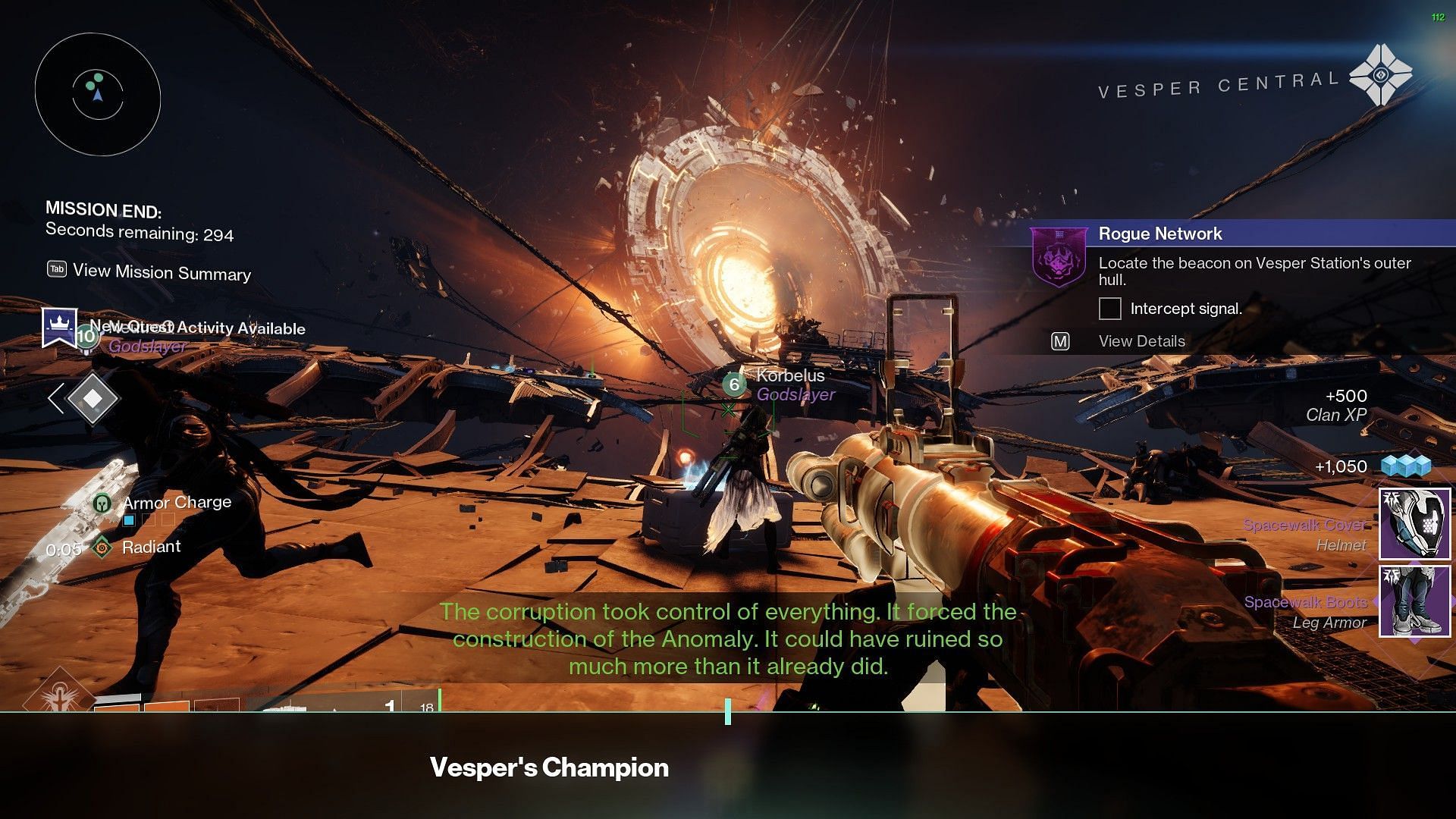Tick the Intercept signal objective checkbox
The height and width of the screenshot is (819, 1456).
[x=1109, y=309]
